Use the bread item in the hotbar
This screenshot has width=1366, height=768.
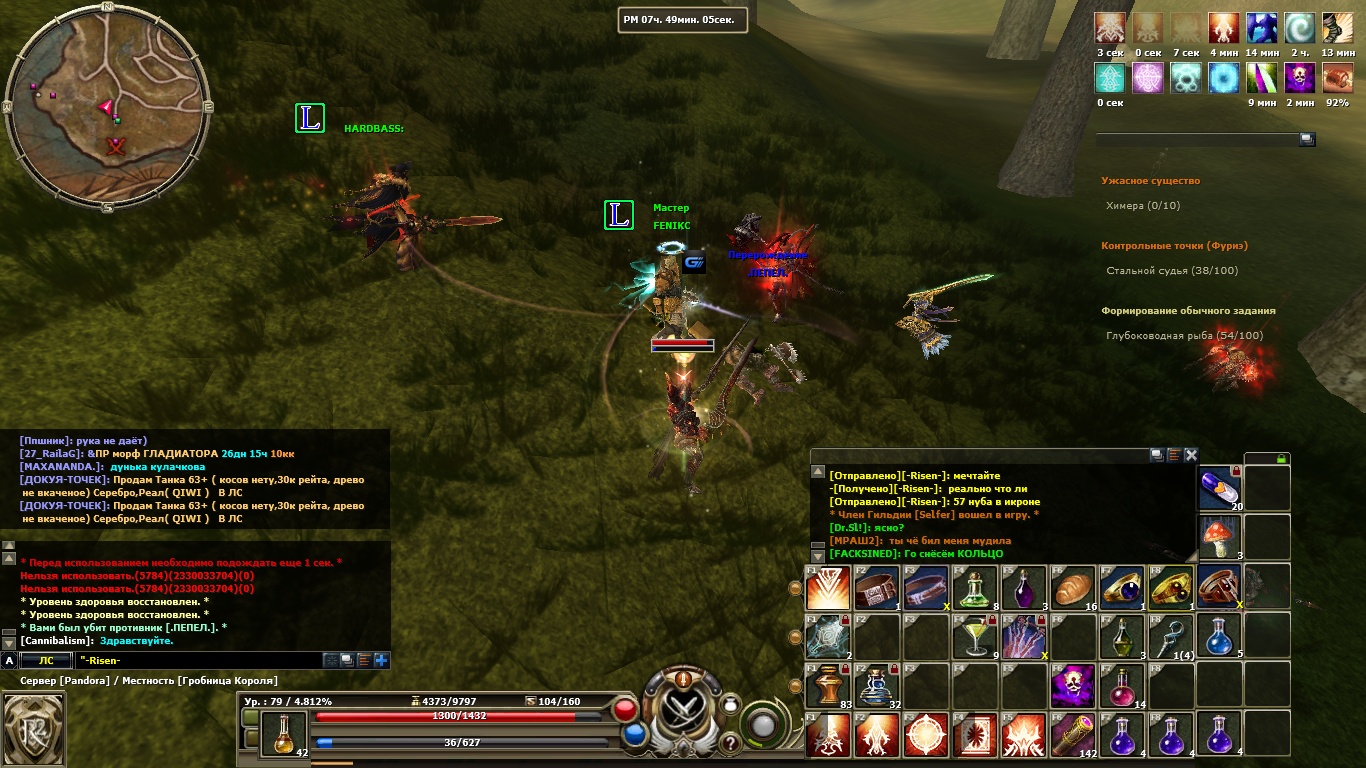[x=1074, y=586]
